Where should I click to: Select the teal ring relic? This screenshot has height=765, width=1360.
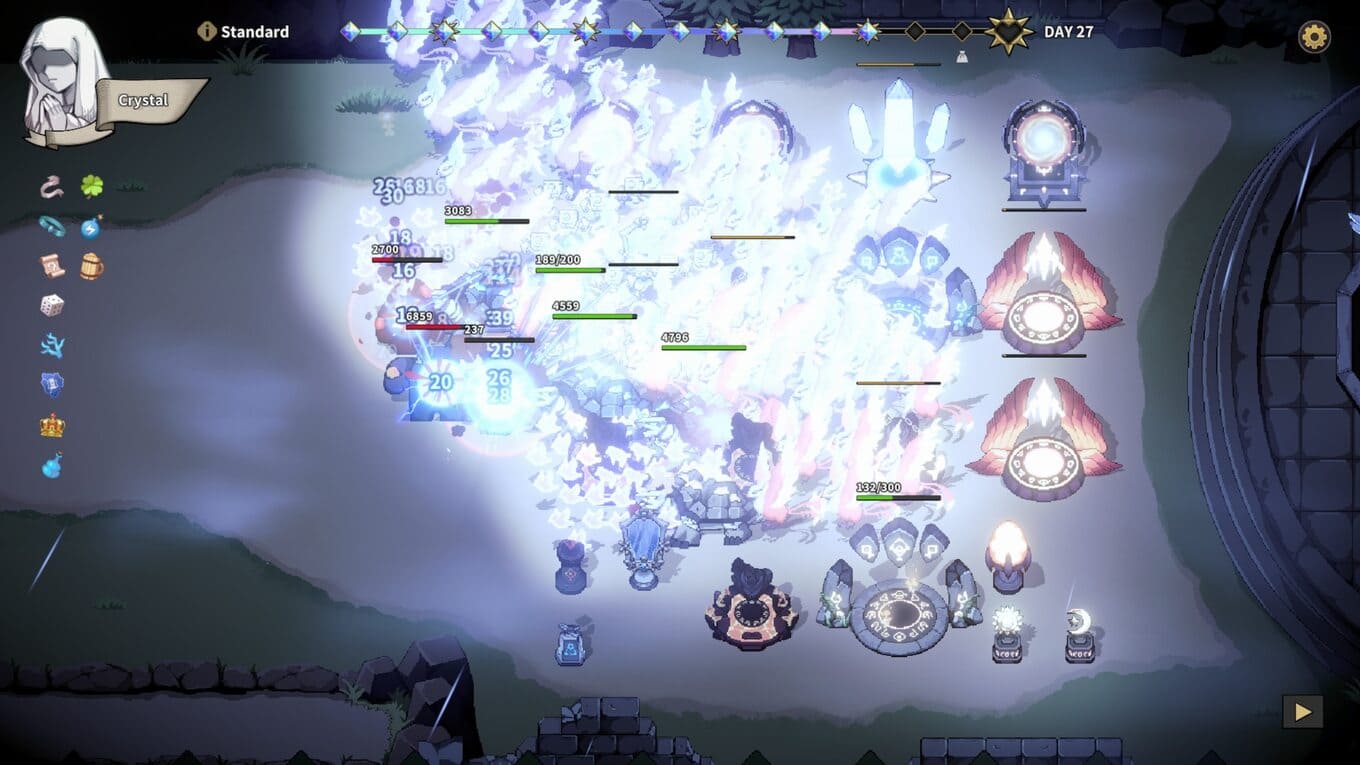pyautogui.click(x=52, y=226)
